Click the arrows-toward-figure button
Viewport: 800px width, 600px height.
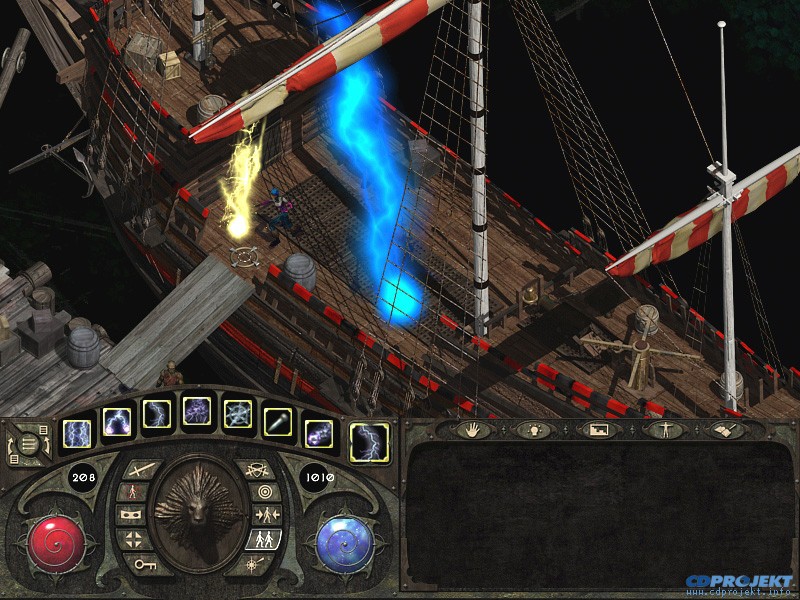click(x=266, y=516)
